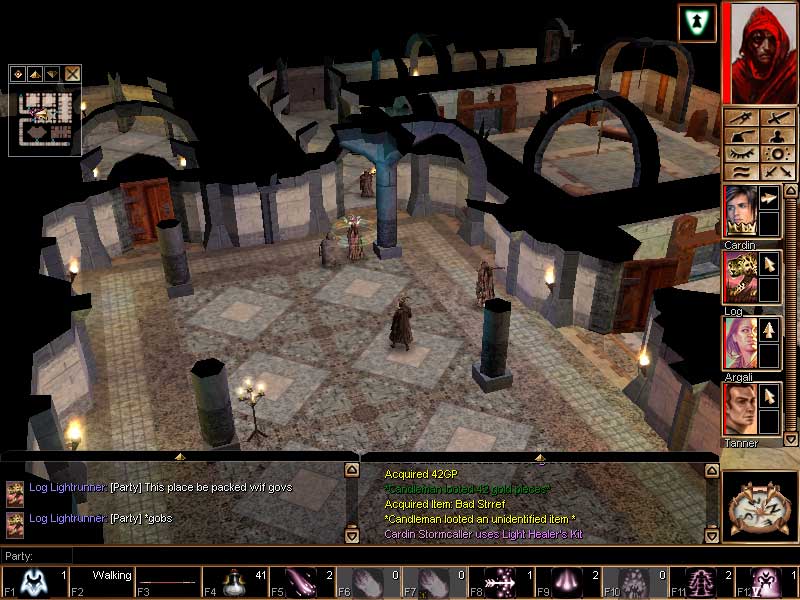This screenshot has width=800, height=600.
Task: Zoom in the minimap with the up-pyramid button
Action: tap(35, 73)
